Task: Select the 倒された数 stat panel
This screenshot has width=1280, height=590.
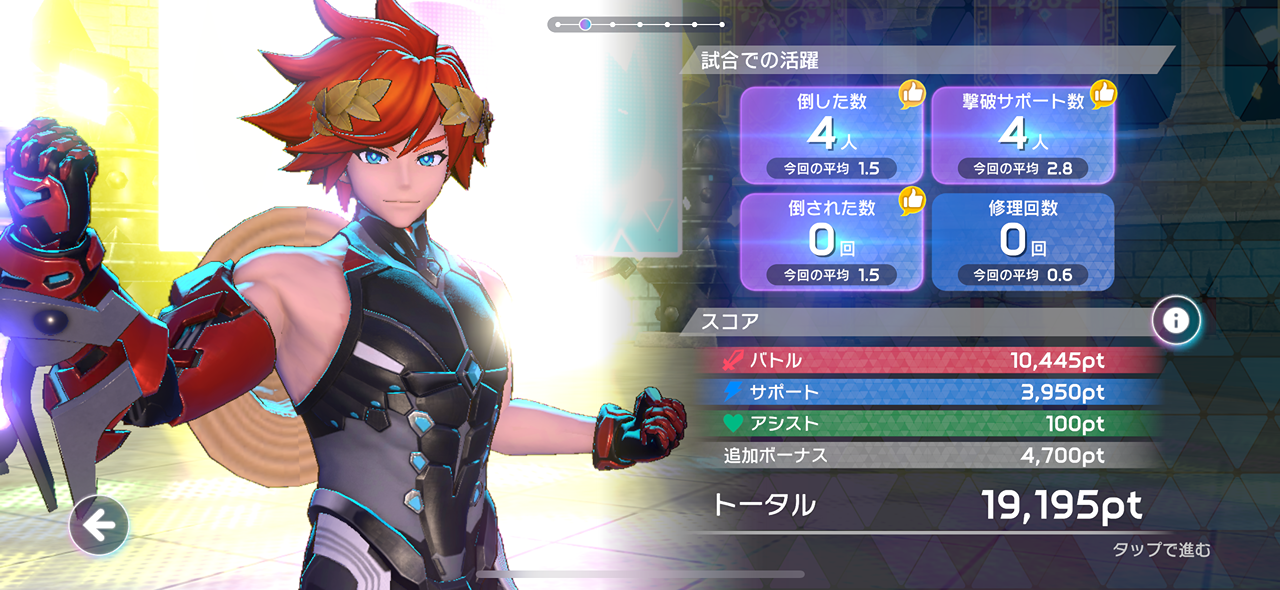Action: point(831,241)
